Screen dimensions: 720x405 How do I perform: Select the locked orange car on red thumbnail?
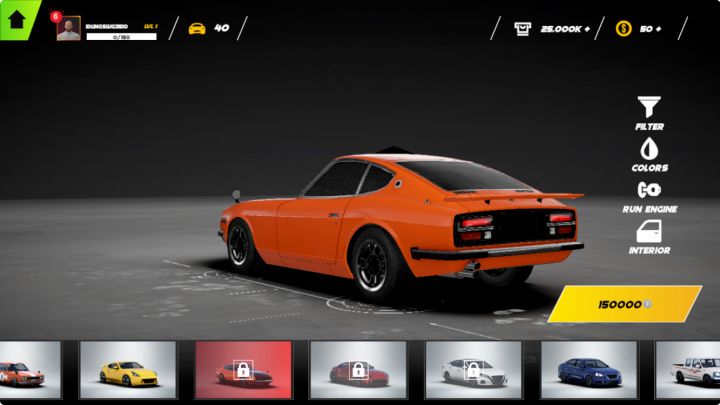(x=243, y=370)
